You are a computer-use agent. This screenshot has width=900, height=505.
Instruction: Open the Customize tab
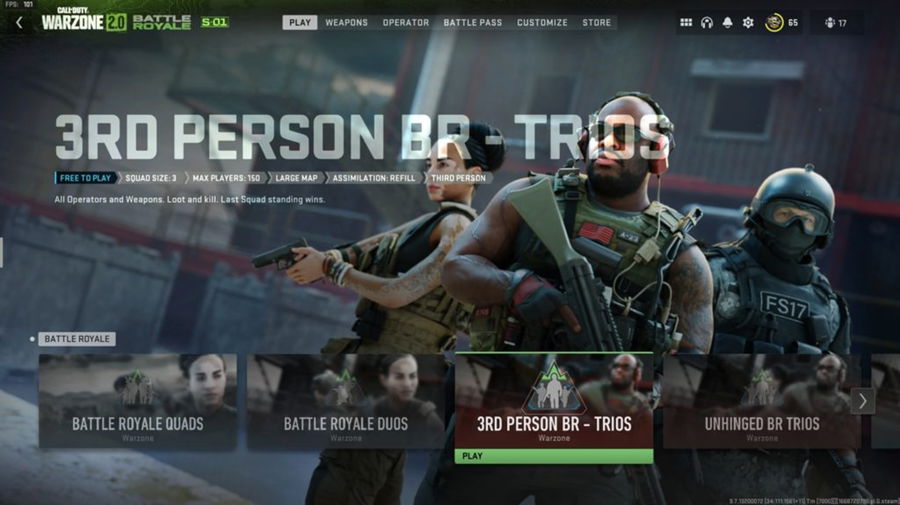click(x=542, y=22)
